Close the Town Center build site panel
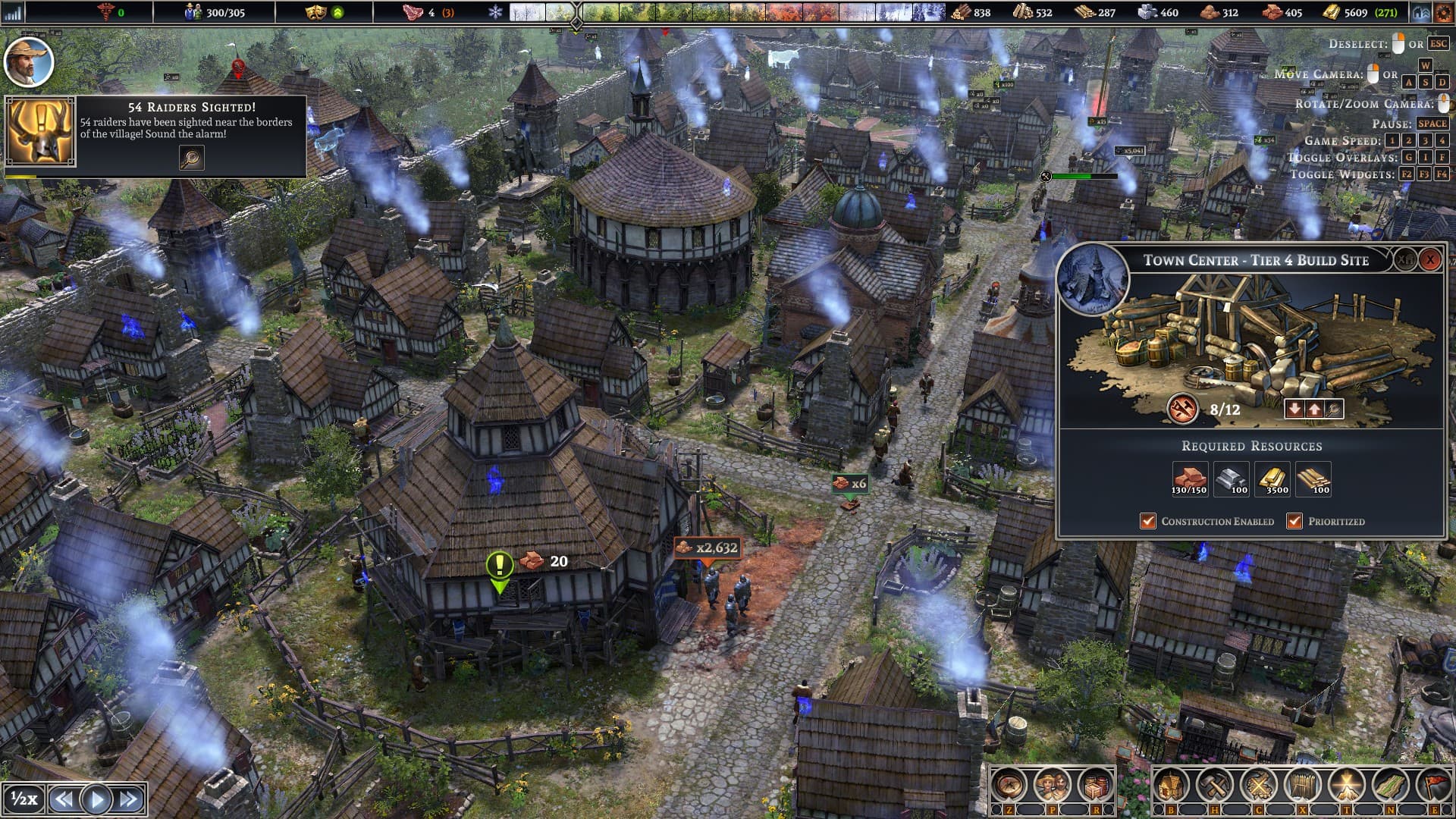 1432,259
